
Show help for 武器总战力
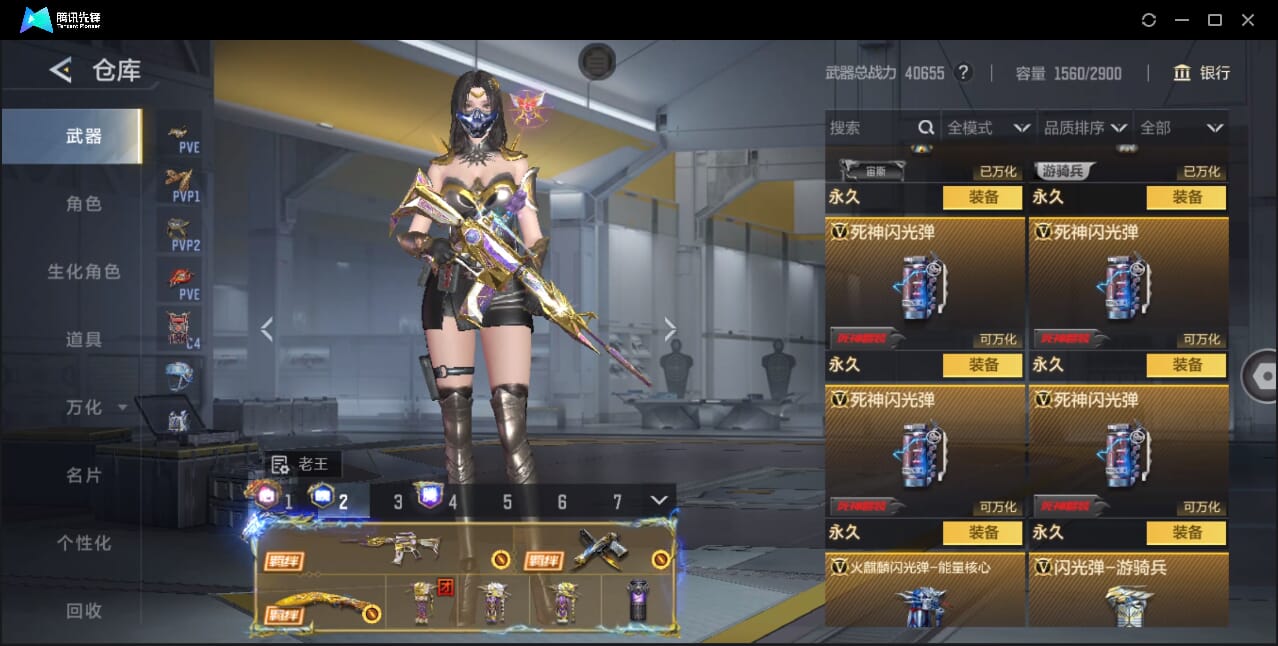(x=963, y=73)
